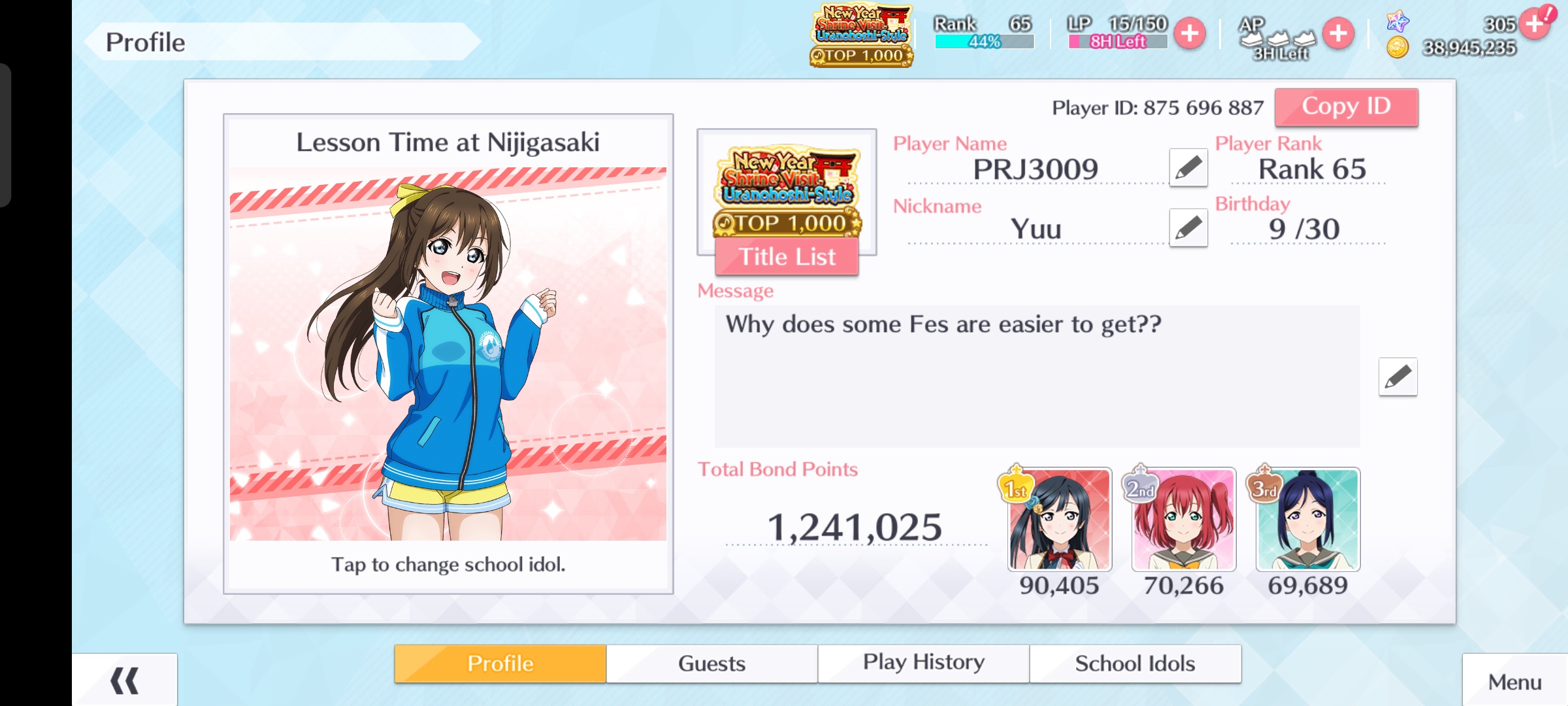
Task: Select the Profile tab
Action: click(x=500, y=664)
